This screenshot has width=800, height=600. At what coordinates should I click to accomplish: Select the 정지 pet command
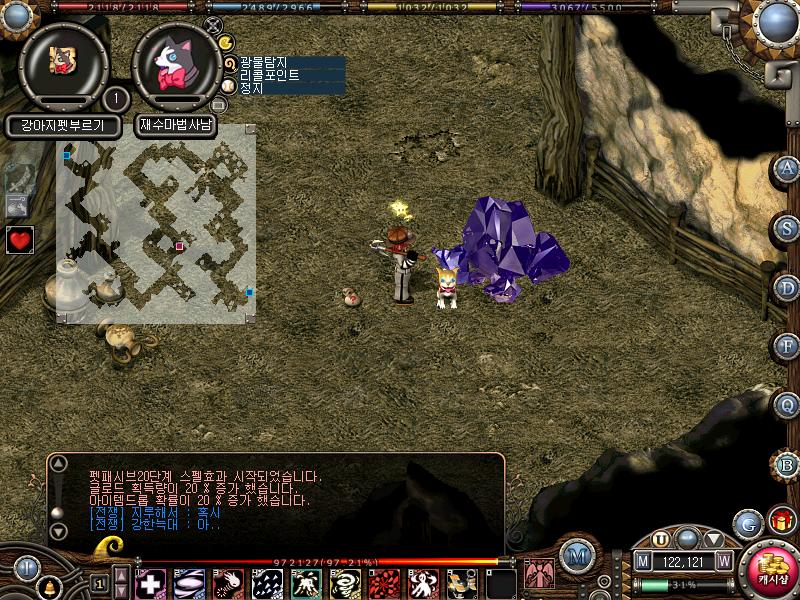pos(252,88)
